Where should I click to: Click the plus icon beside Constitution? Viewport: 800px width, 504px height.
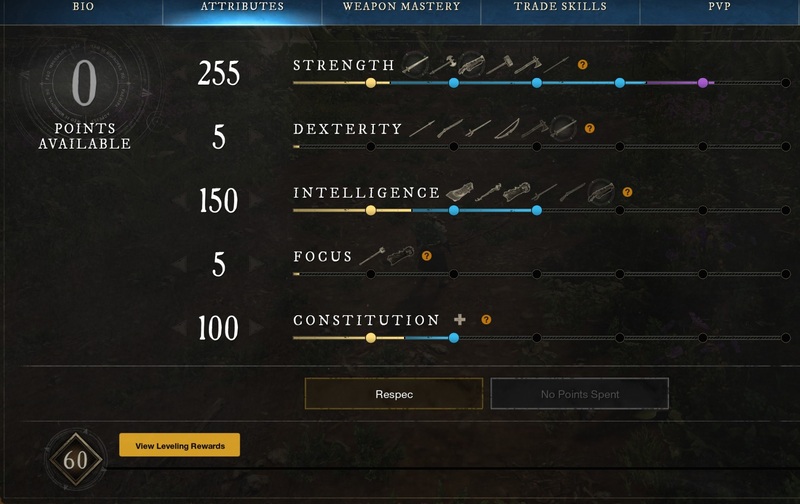(460, 320)
